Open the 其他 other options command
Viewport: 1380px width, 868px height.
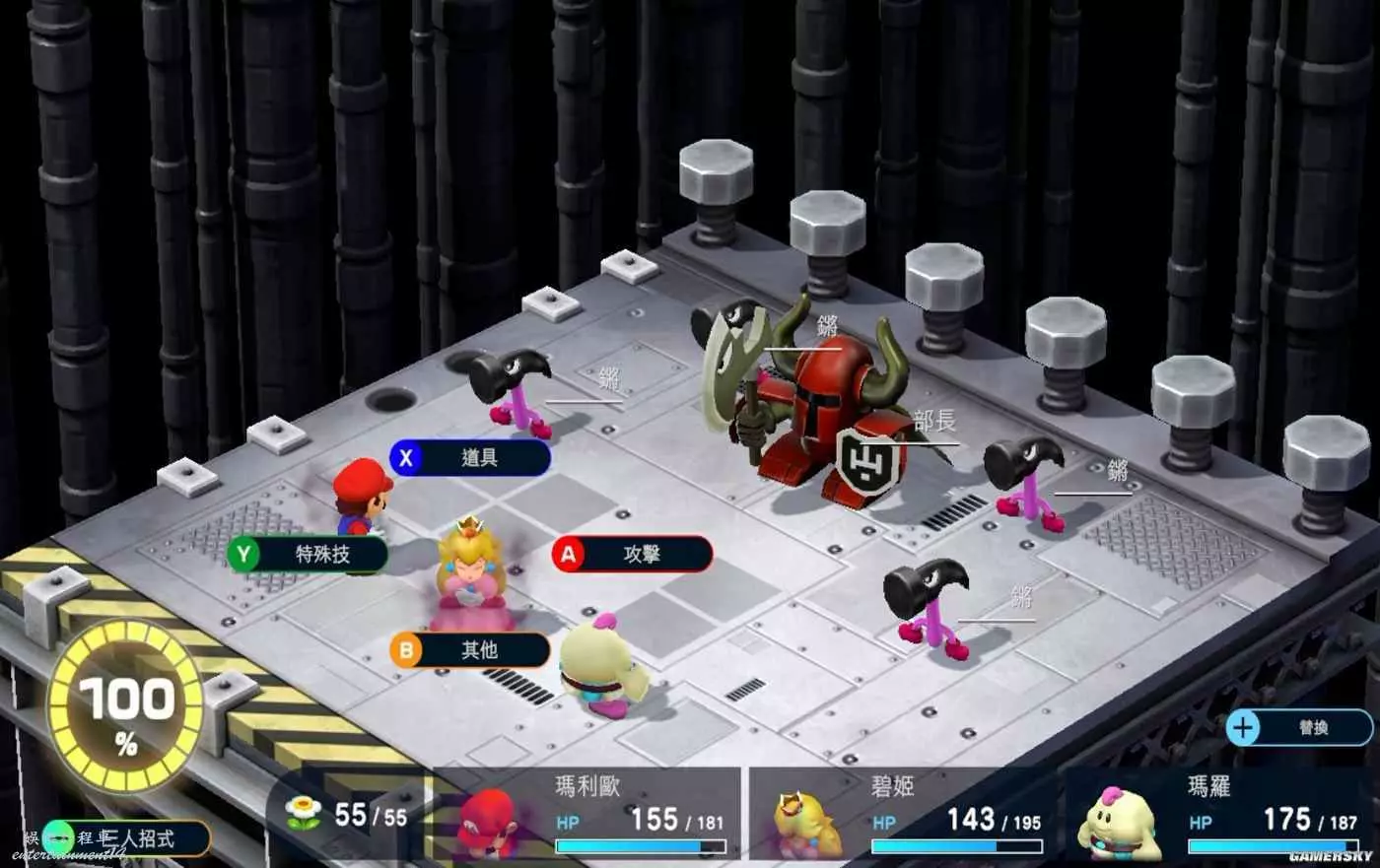click(470, 650)
